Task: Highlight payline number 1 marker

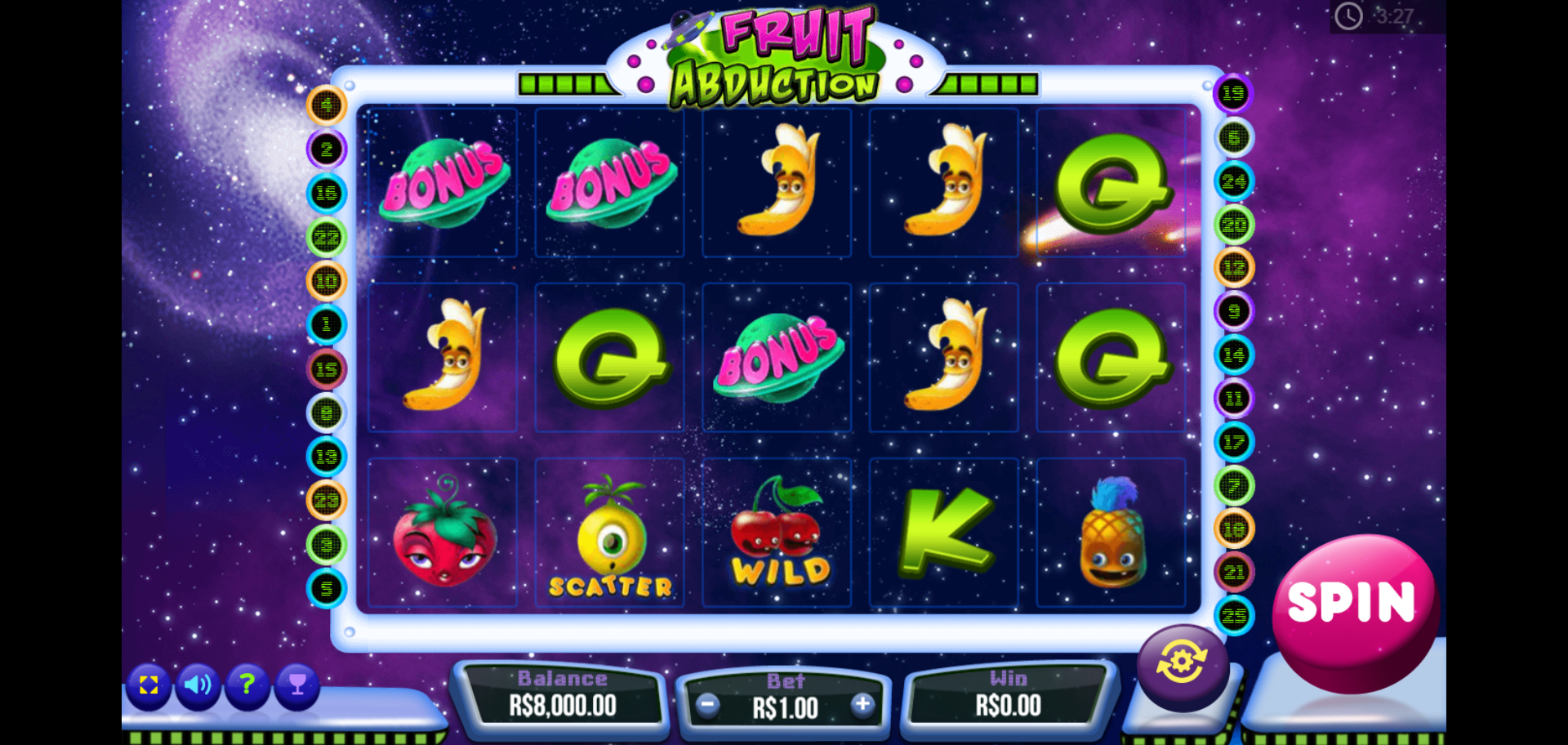Action: [327, 325]
